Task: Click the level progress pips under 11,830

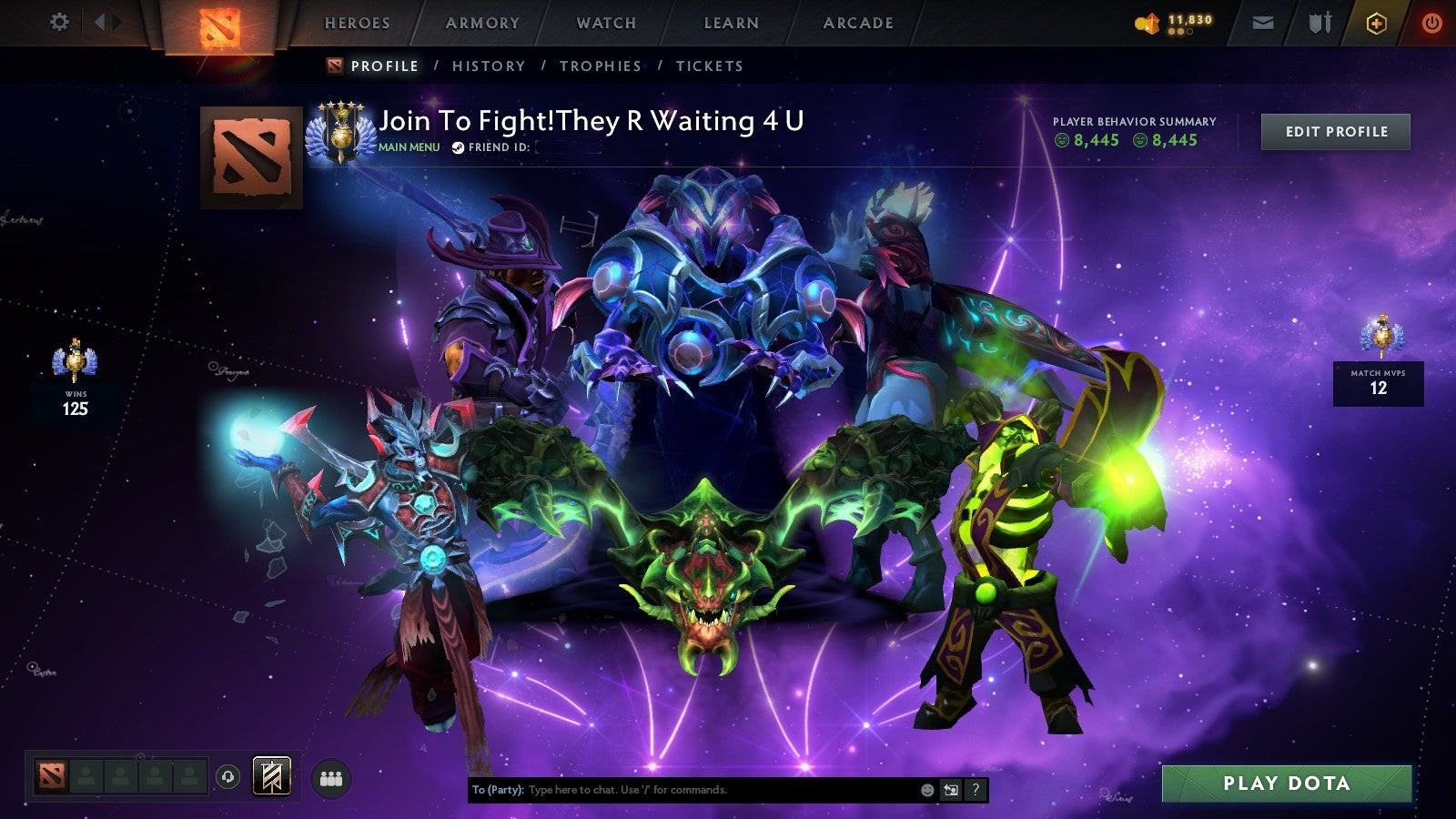Action: 1180,31
